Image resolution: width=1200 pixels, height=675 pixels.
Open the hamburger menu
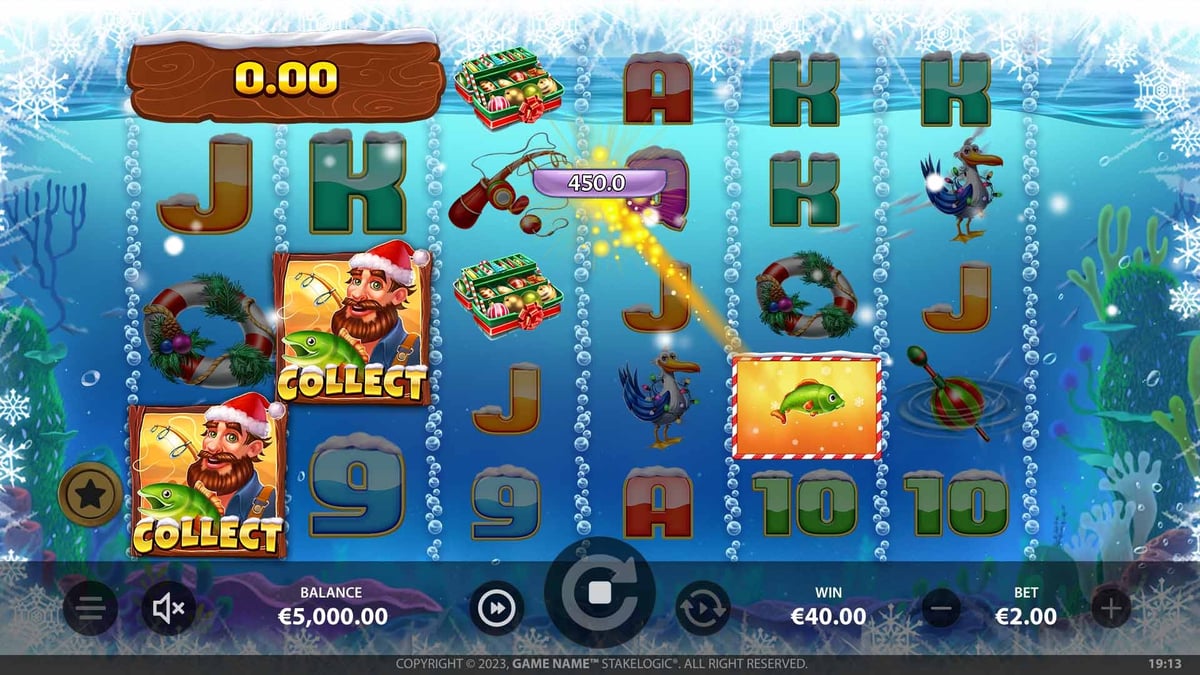[x=91, y=608]
